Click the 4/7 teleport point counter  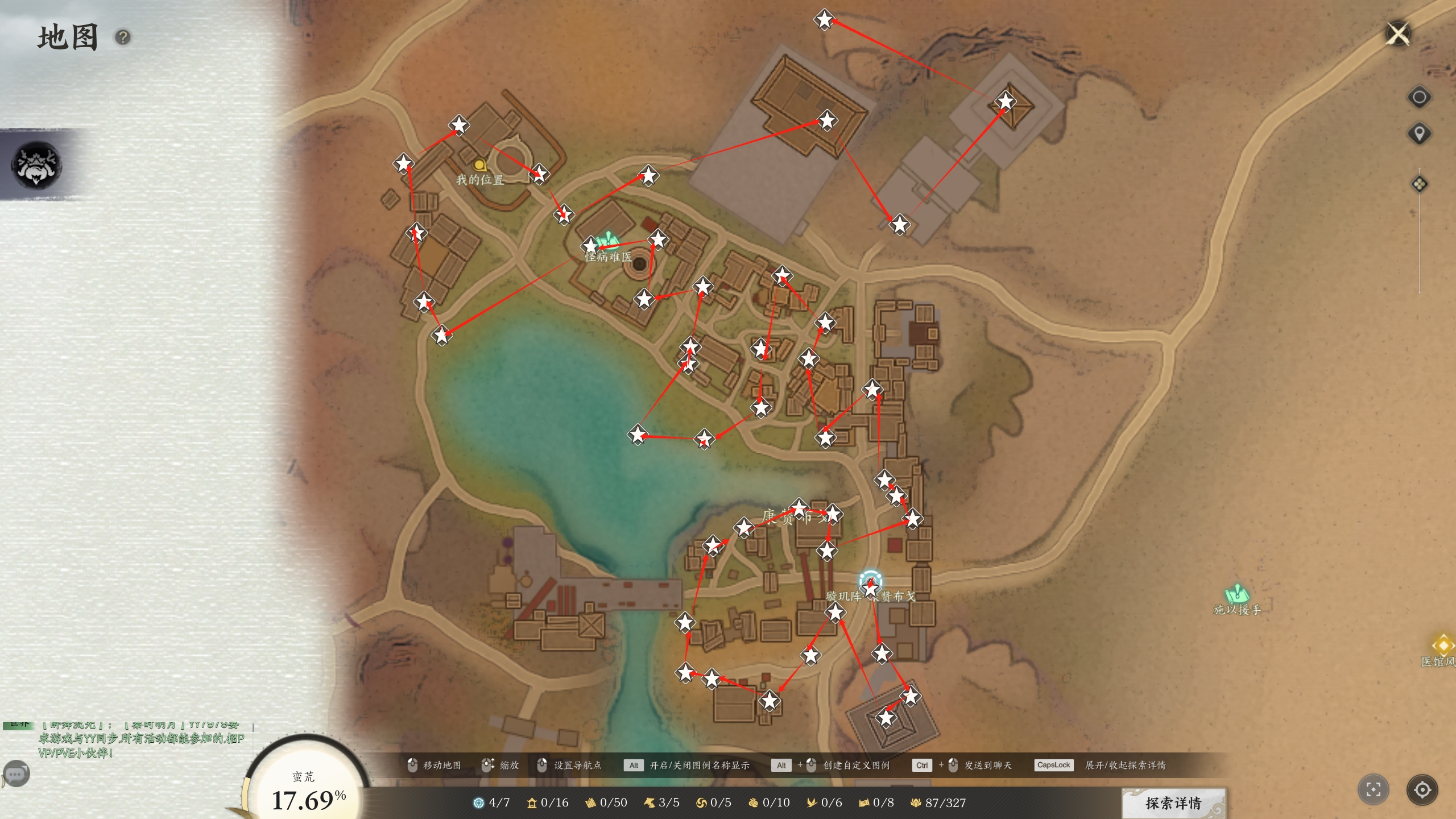491,803
